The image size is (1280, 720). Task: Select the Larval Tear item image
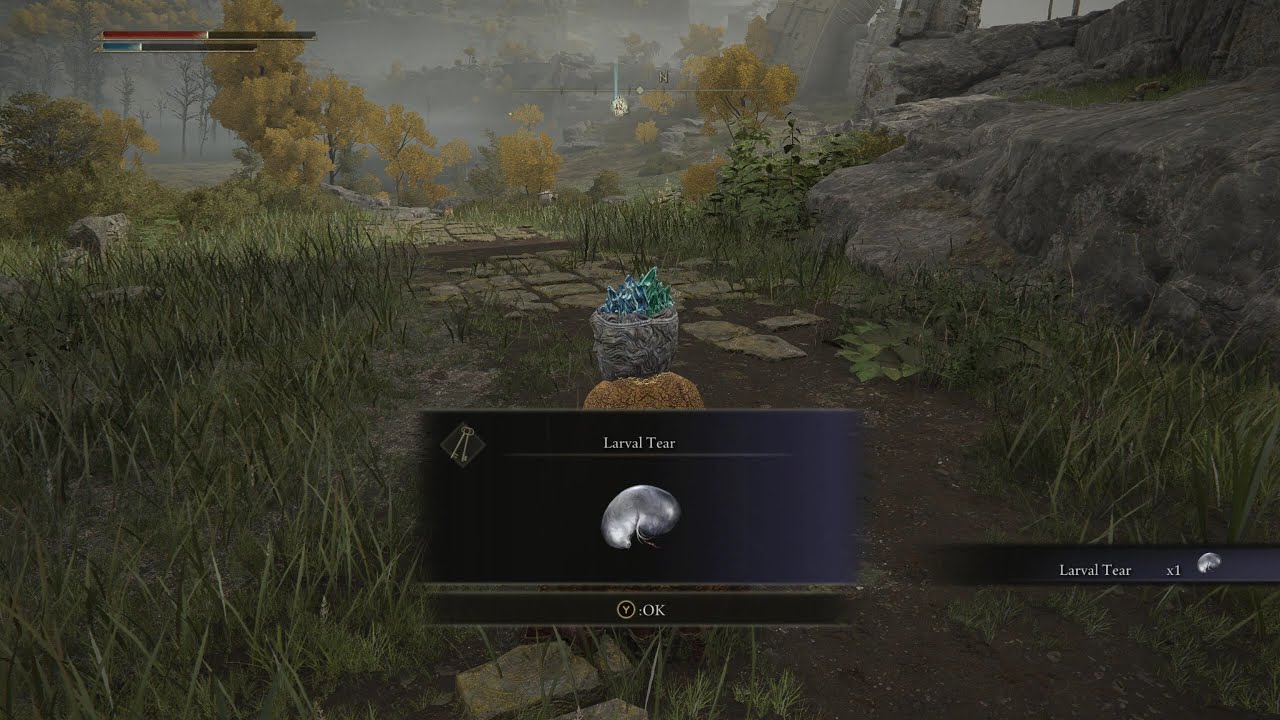(640, 516)
